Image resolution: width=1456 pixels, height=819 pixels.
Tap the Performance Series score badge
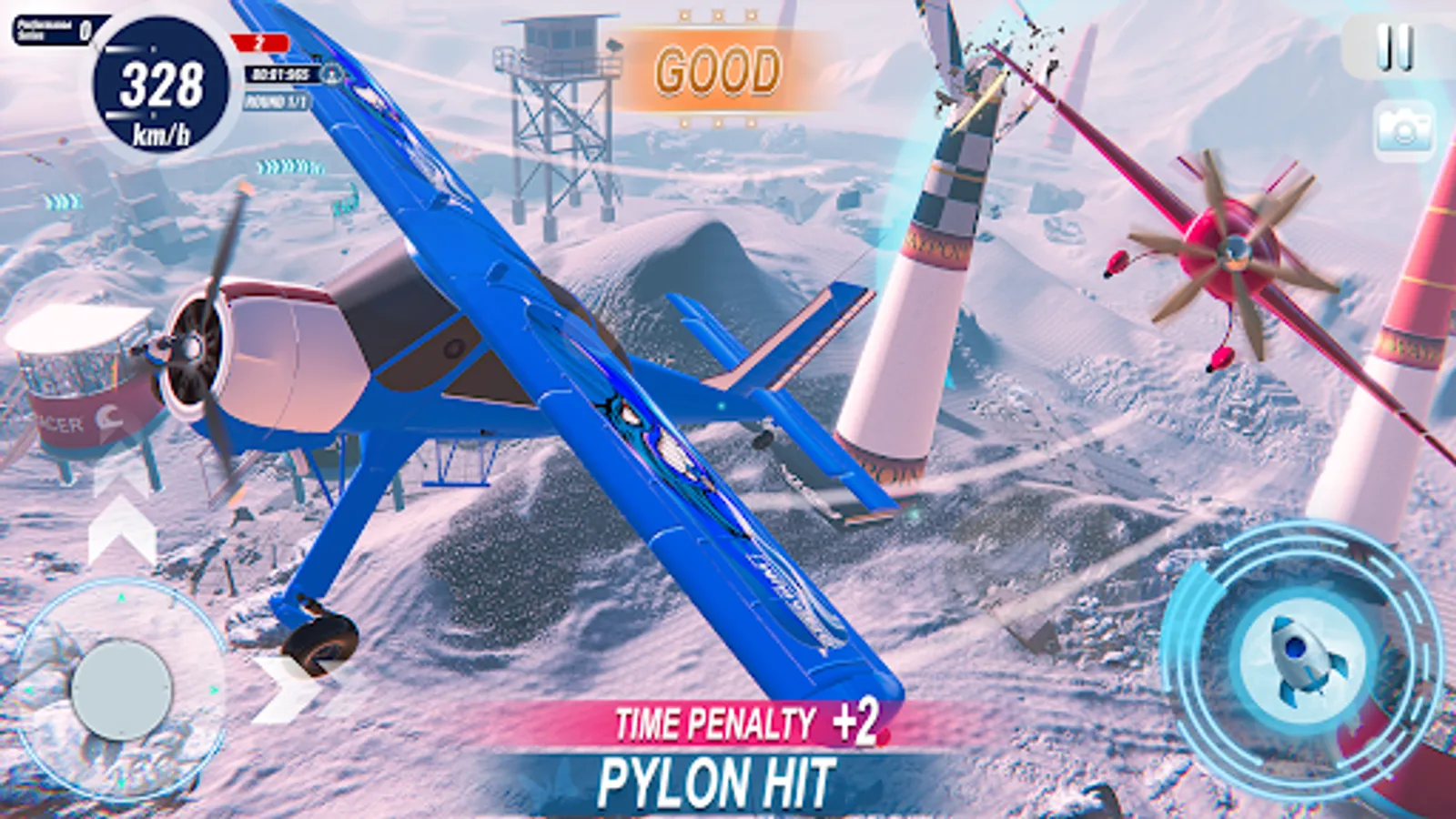[53, 29]
